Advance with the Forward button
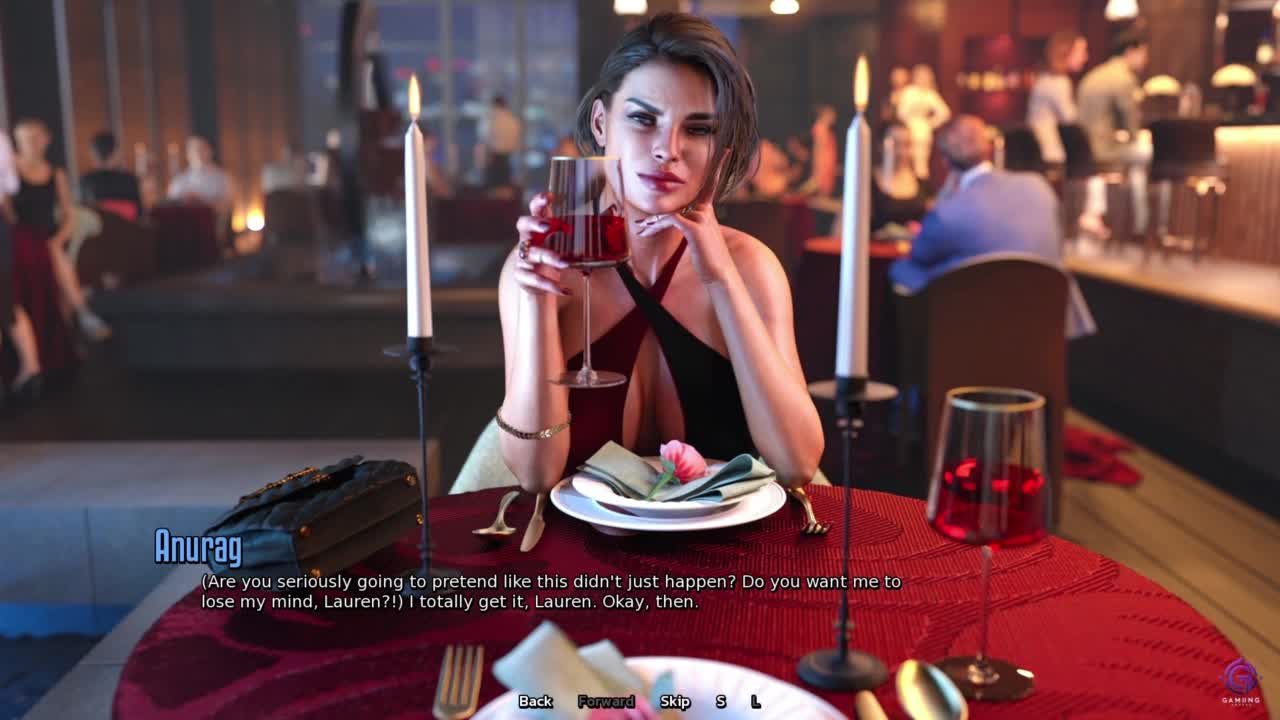Viewport: 1280px width, 720px height. point(606,701)
